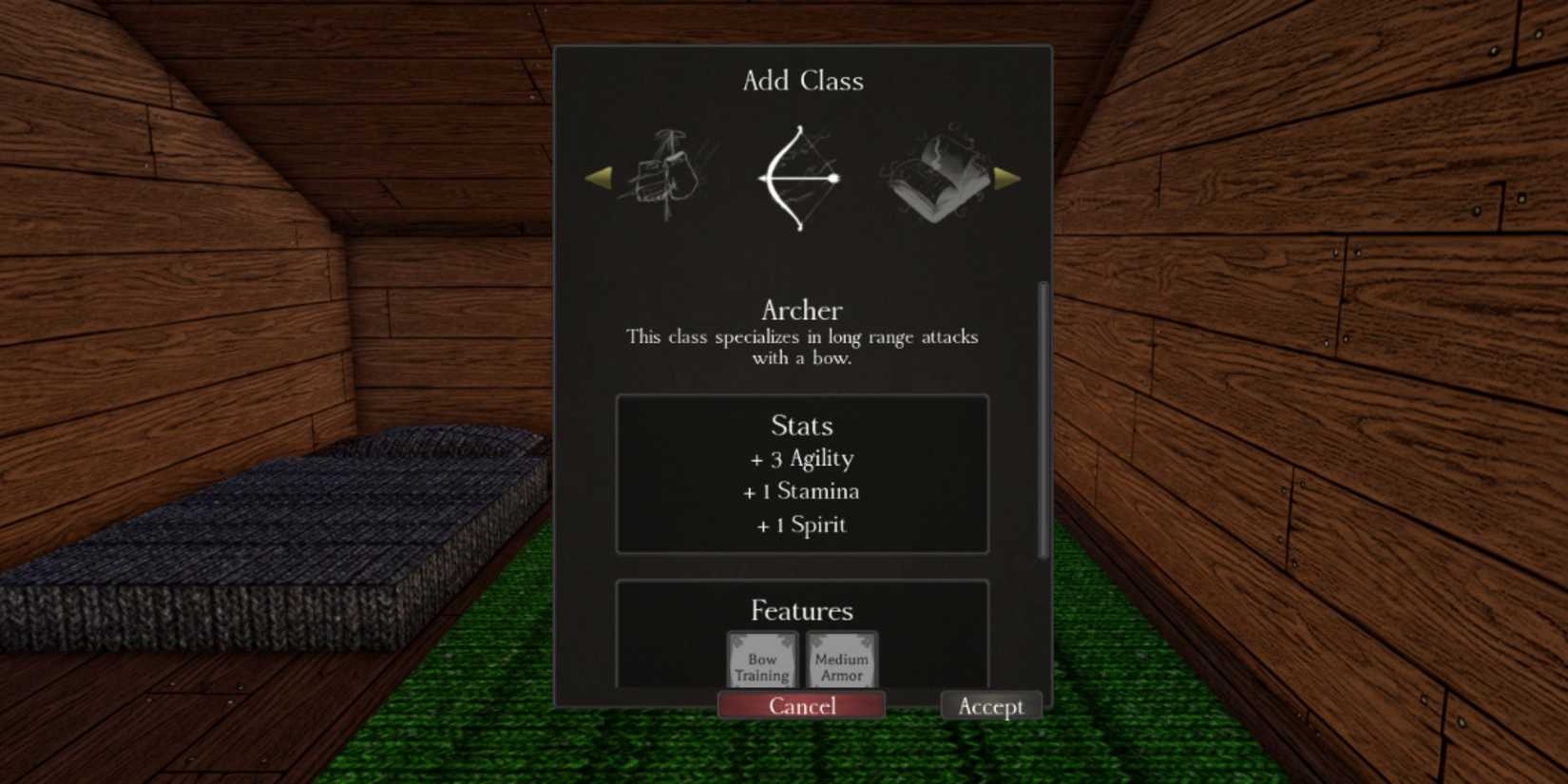
Task: Click the Stats panel header
Action: 802,426
